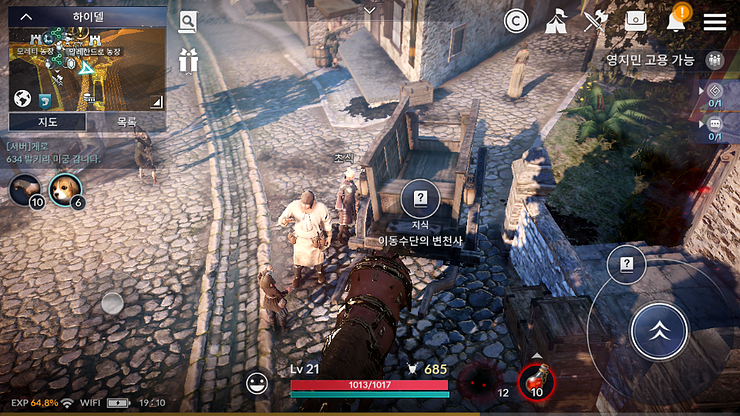Open the camp tent icon

[x=556, y=21]
